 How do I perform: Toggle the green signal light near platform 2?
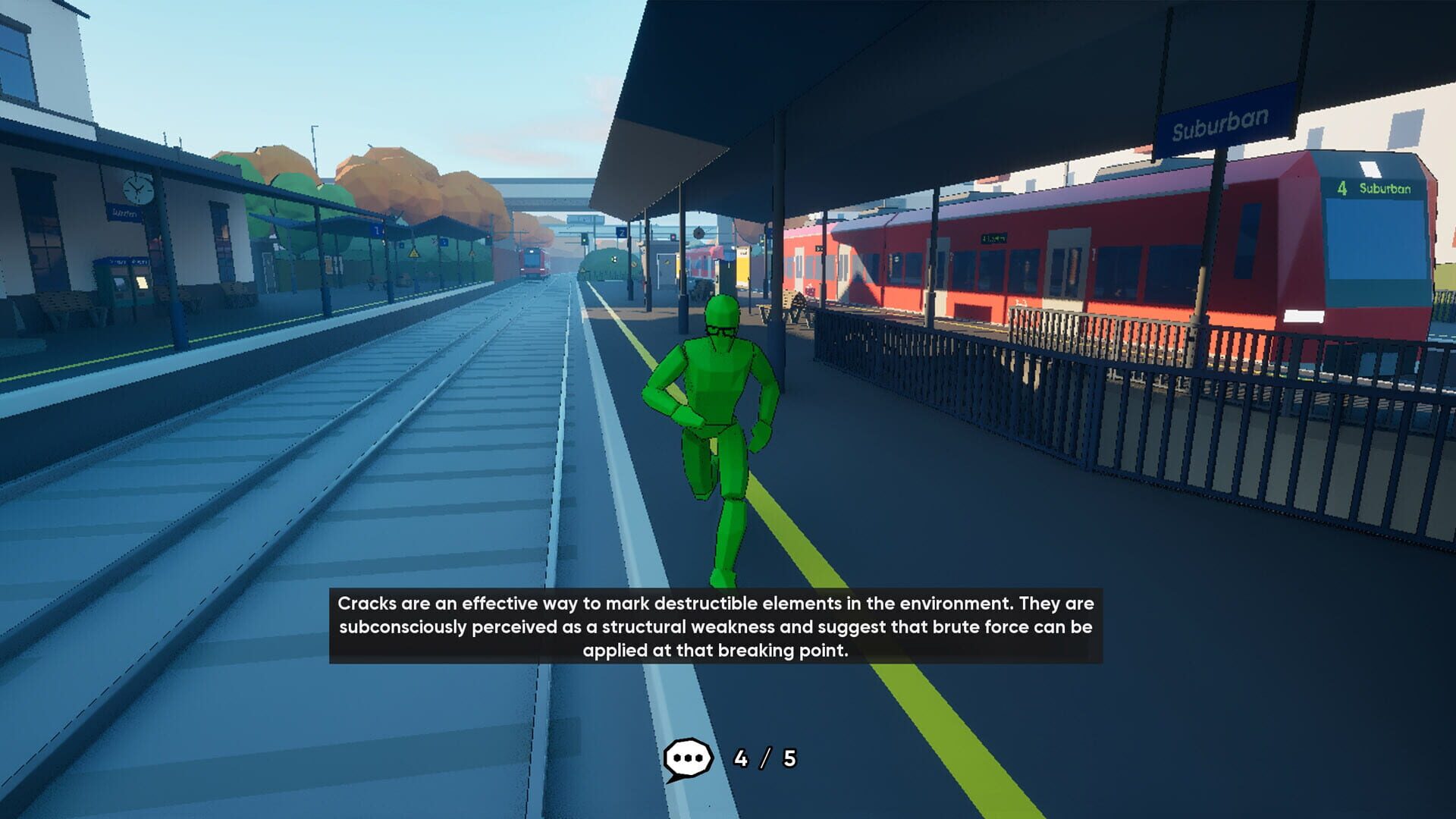click(x=585, y=240)
